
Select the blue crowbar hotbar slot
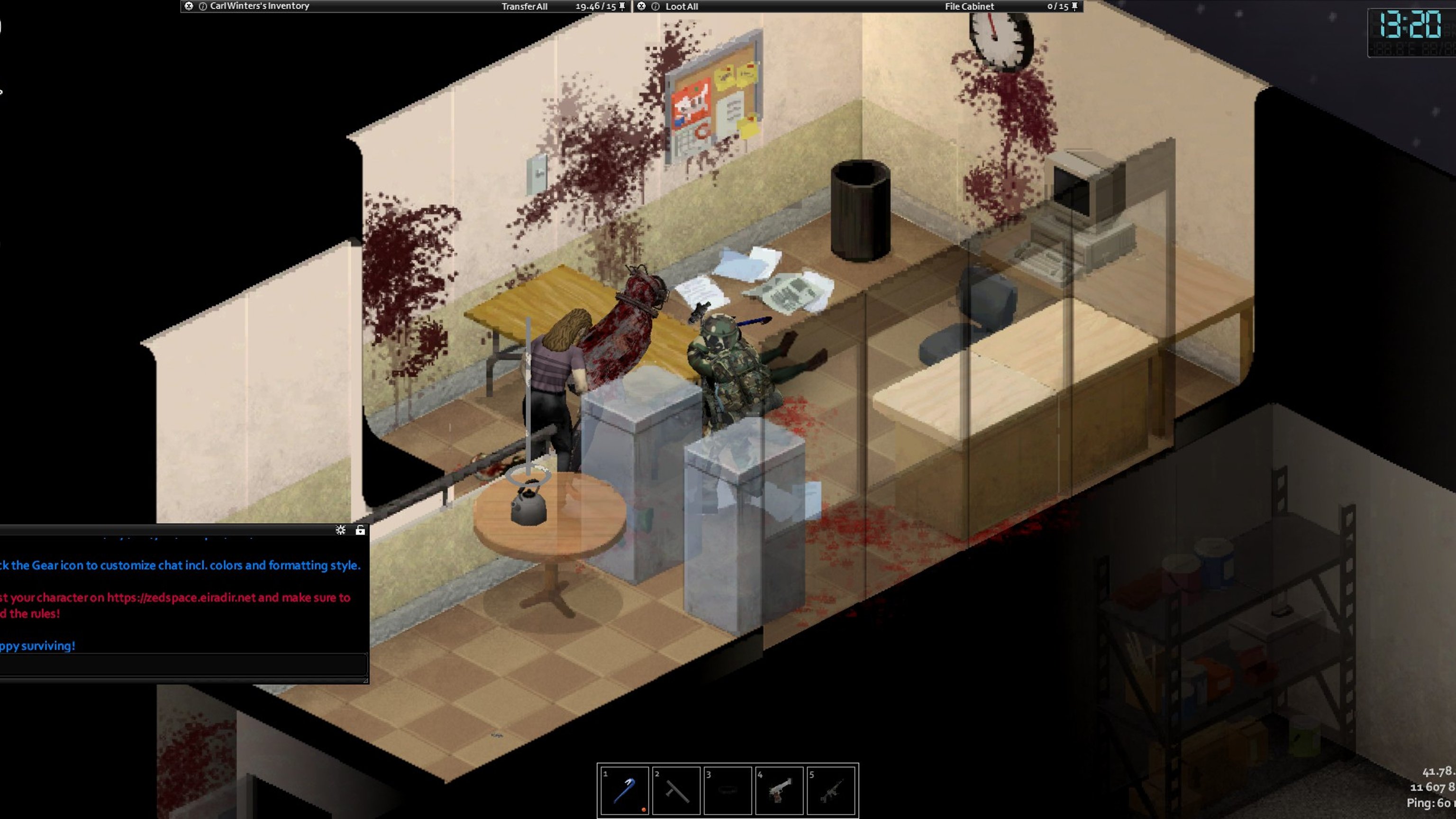pos(624,790)
